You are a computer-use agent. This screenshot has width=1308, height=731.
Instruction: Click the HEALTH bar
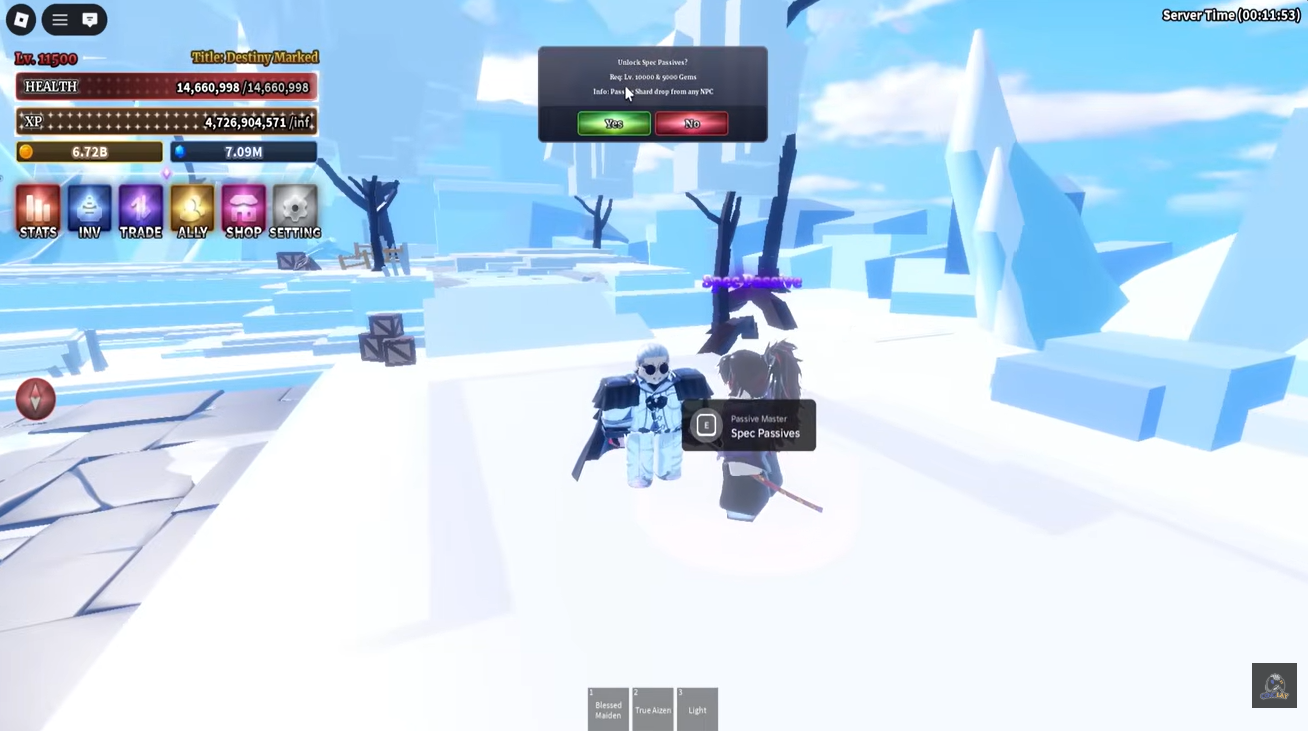click(166, 87)
